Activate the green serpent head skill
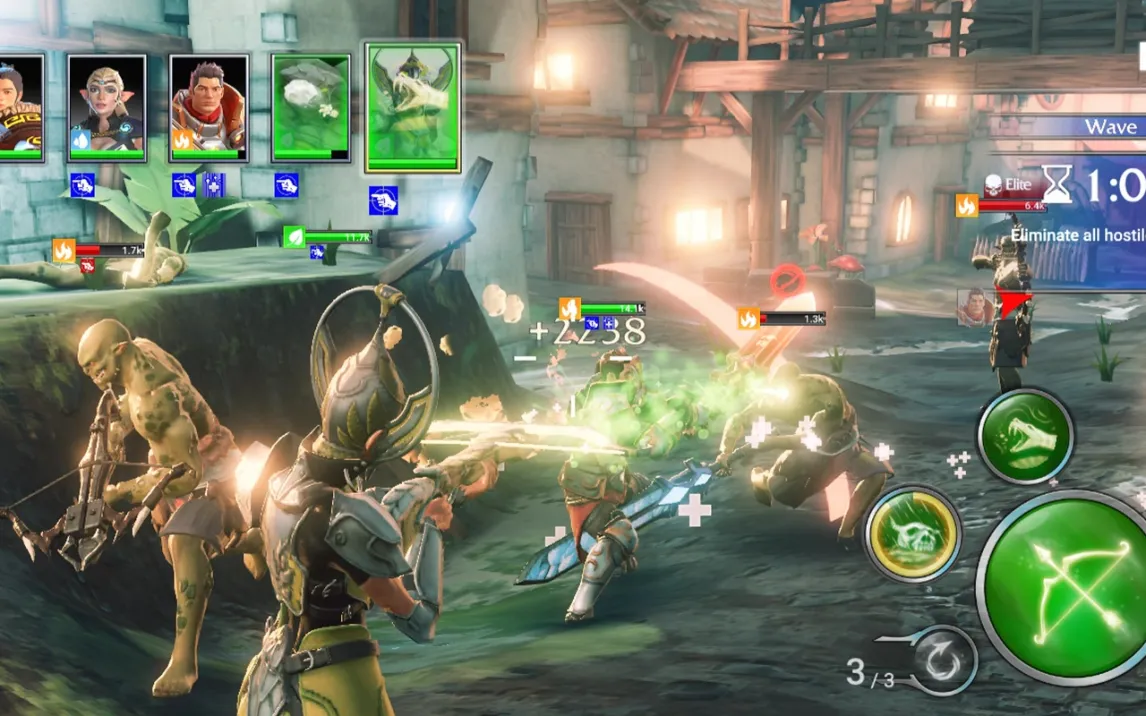The image size is (1146, 716). tap(1025, 436)
